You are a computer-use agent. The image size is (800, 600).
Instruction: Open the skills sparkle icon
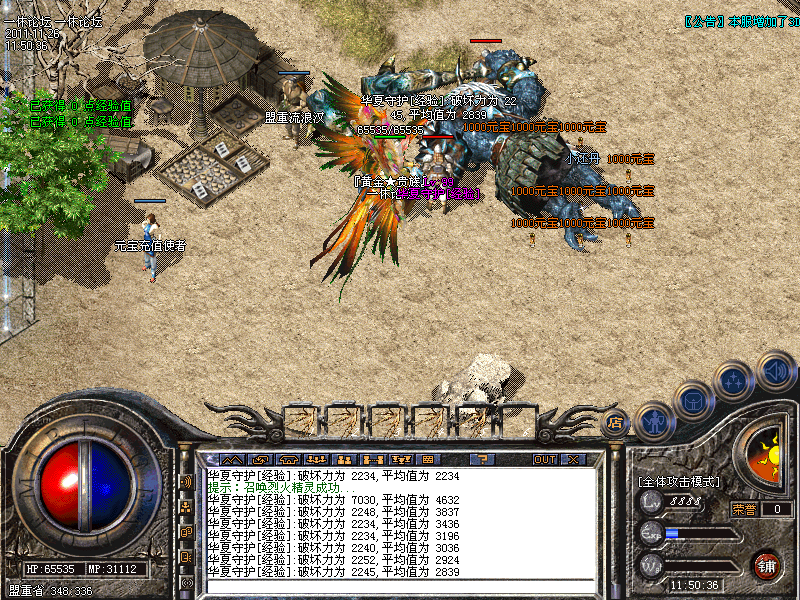point(735,381)
